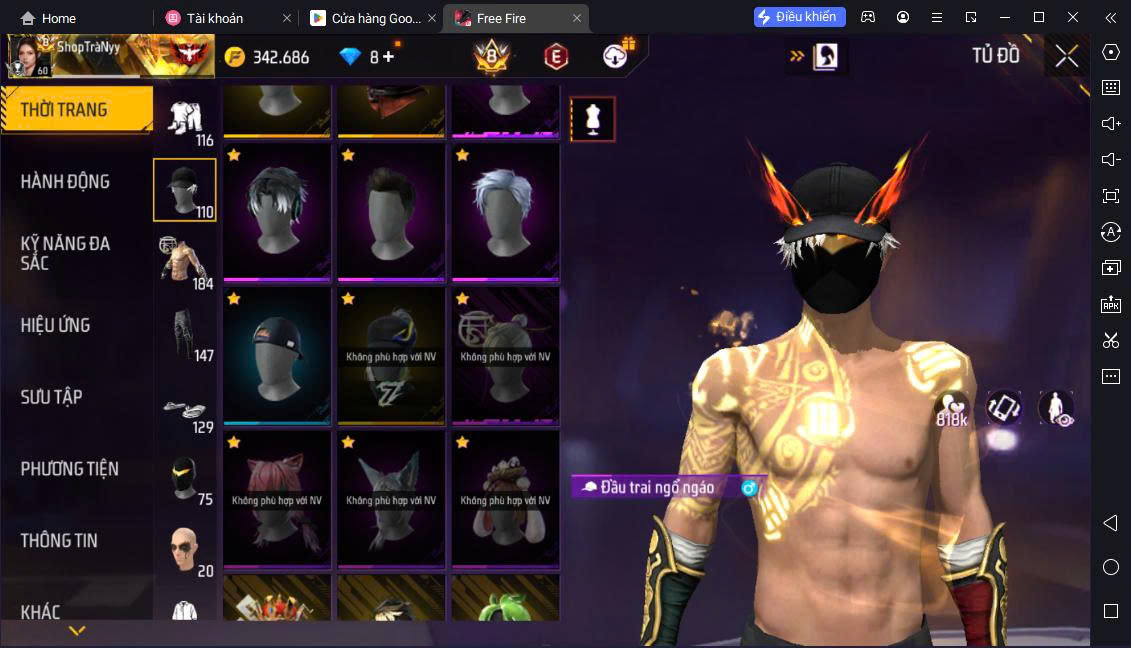The width and height of the screenshot is (1131, 648).
Task: Switch to the HÀNH ĐỘNG category
Action: point(65,181)
